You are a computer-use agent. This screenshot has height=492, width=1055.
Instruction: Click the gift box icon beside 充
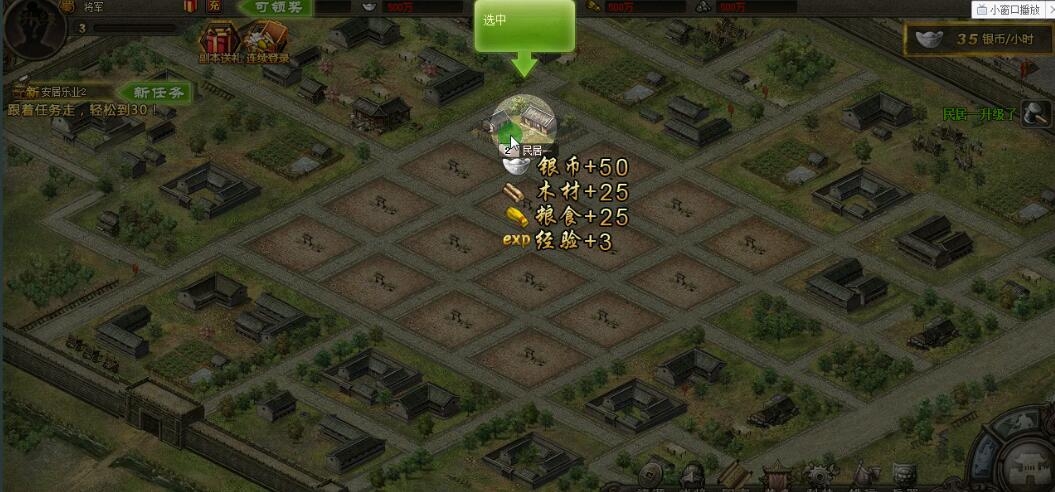(x=191, y=6)
